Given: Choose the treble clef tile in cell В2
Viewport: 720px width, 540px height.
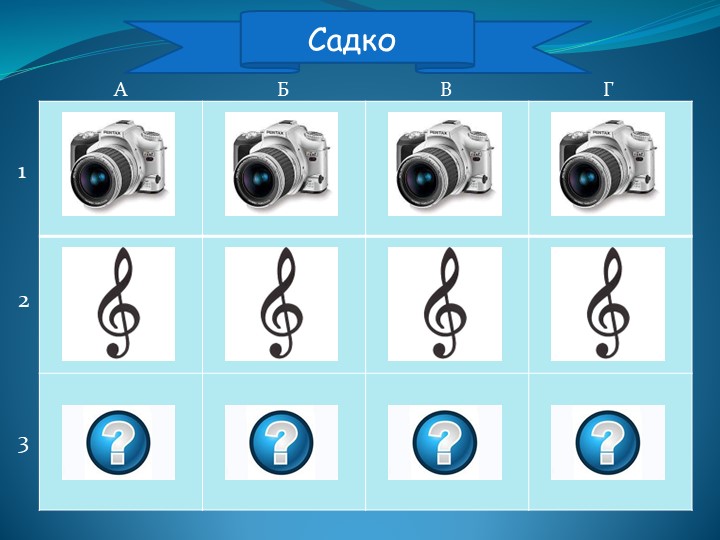Looking at the screenshot, I should pos(444,303).
